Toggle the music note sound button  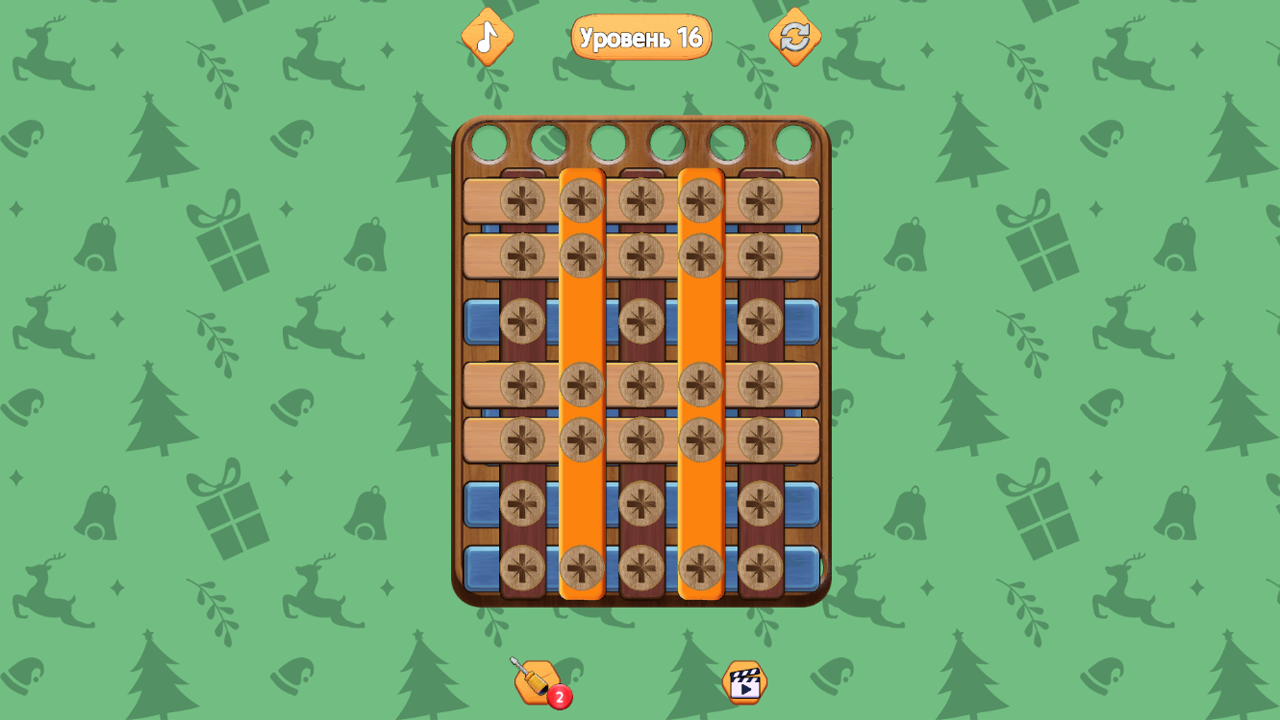pyautogui.click(x=487, y=38)
